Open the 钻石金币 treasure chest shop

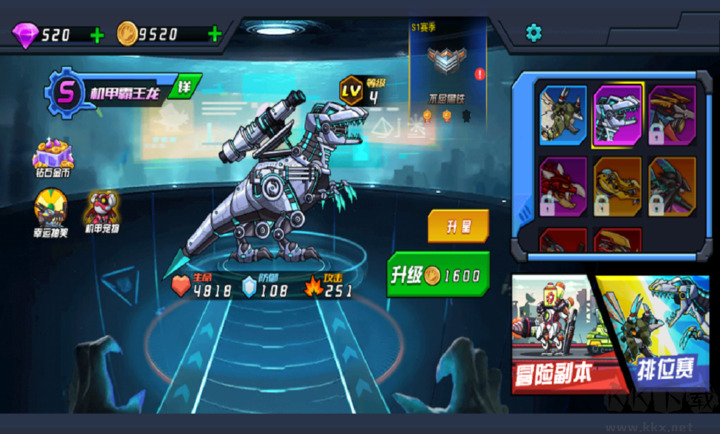click(53, 158)
